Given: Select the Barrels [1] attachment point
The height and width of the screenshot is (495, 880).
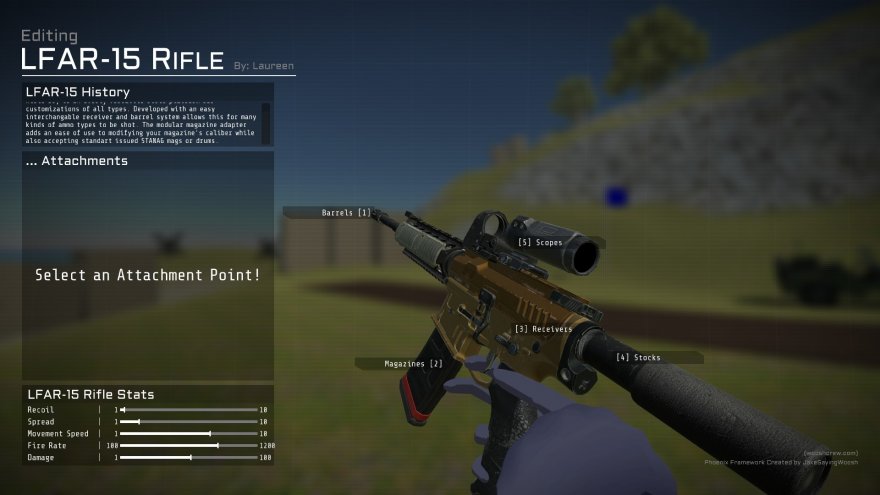Looking at the screenshot, I should coord(345,212).
